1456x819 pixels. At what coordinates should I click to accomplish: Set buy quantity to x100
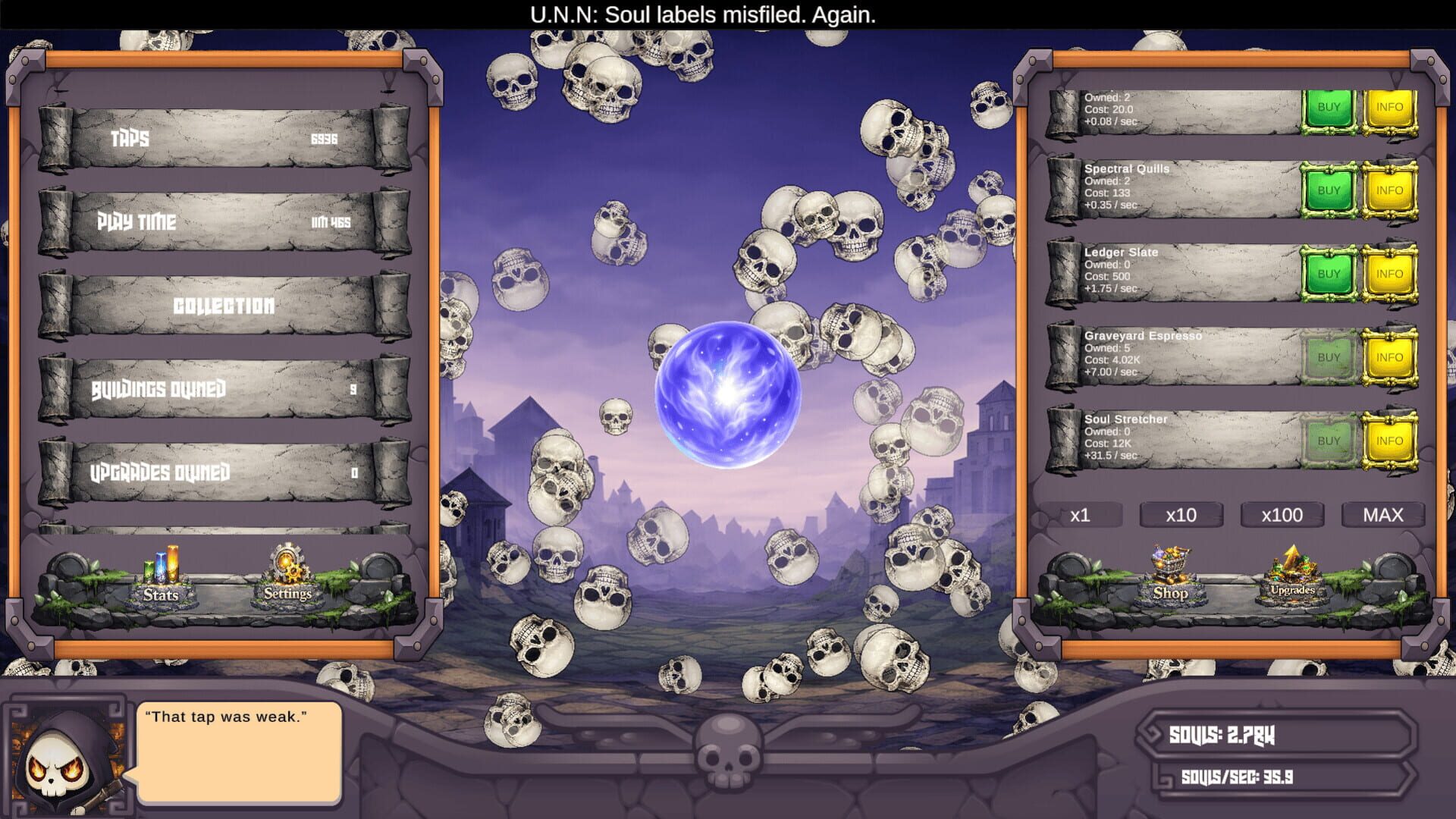click(1282, 516)
